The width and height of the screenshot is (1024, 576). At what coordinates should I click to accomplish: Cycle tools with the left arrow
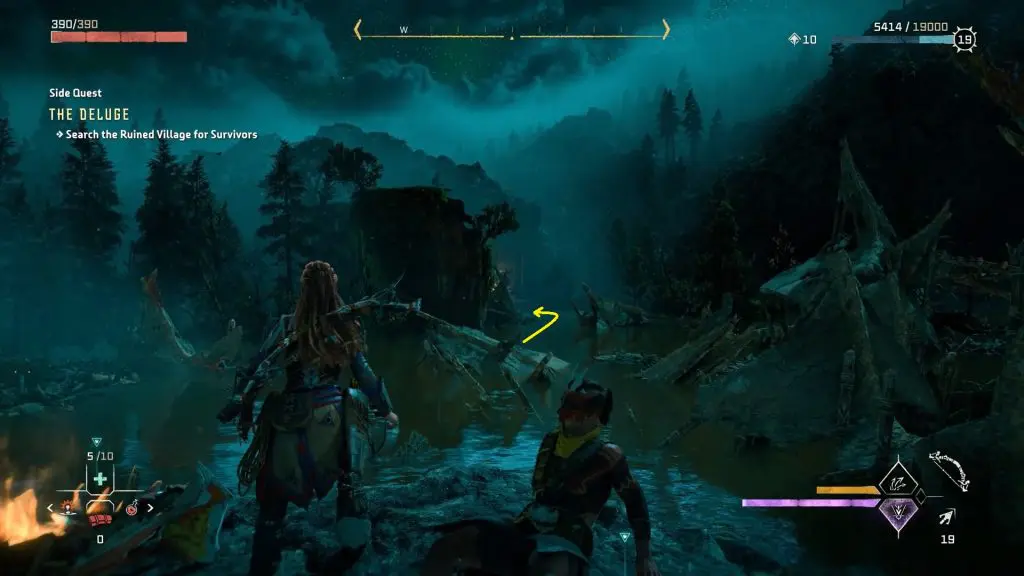tap(51, 508)
